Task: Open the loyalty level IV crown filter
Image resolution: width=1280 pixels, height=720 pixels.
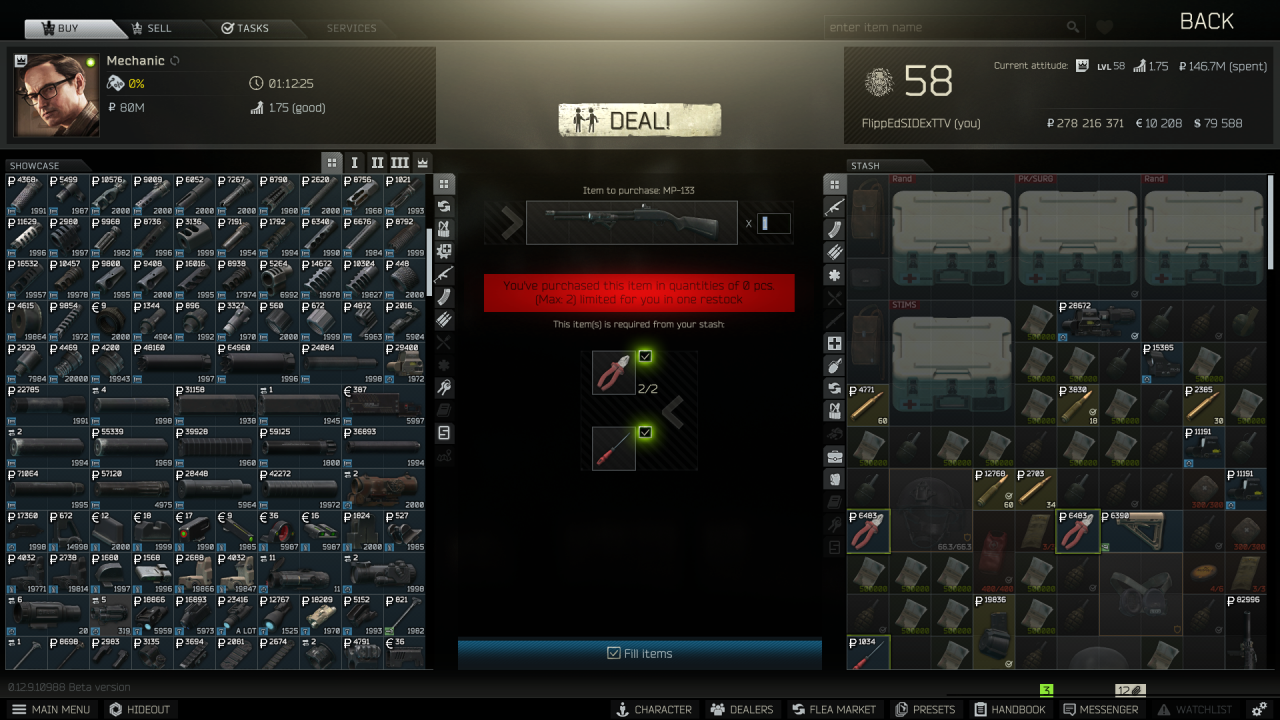Action: pyautogui.click(x=421, y=162)
